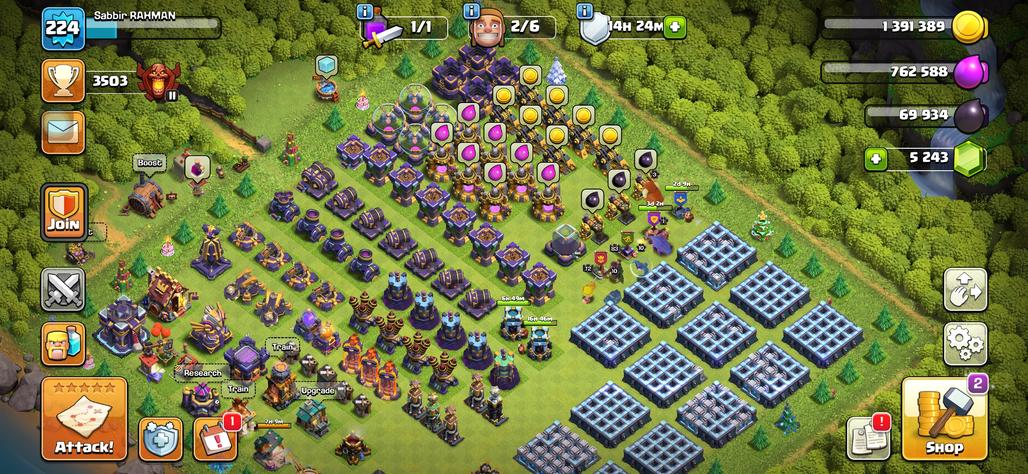Click the blue shield plus button
The height and width of the screenshot is (474, 1028).
coord(160,439)
